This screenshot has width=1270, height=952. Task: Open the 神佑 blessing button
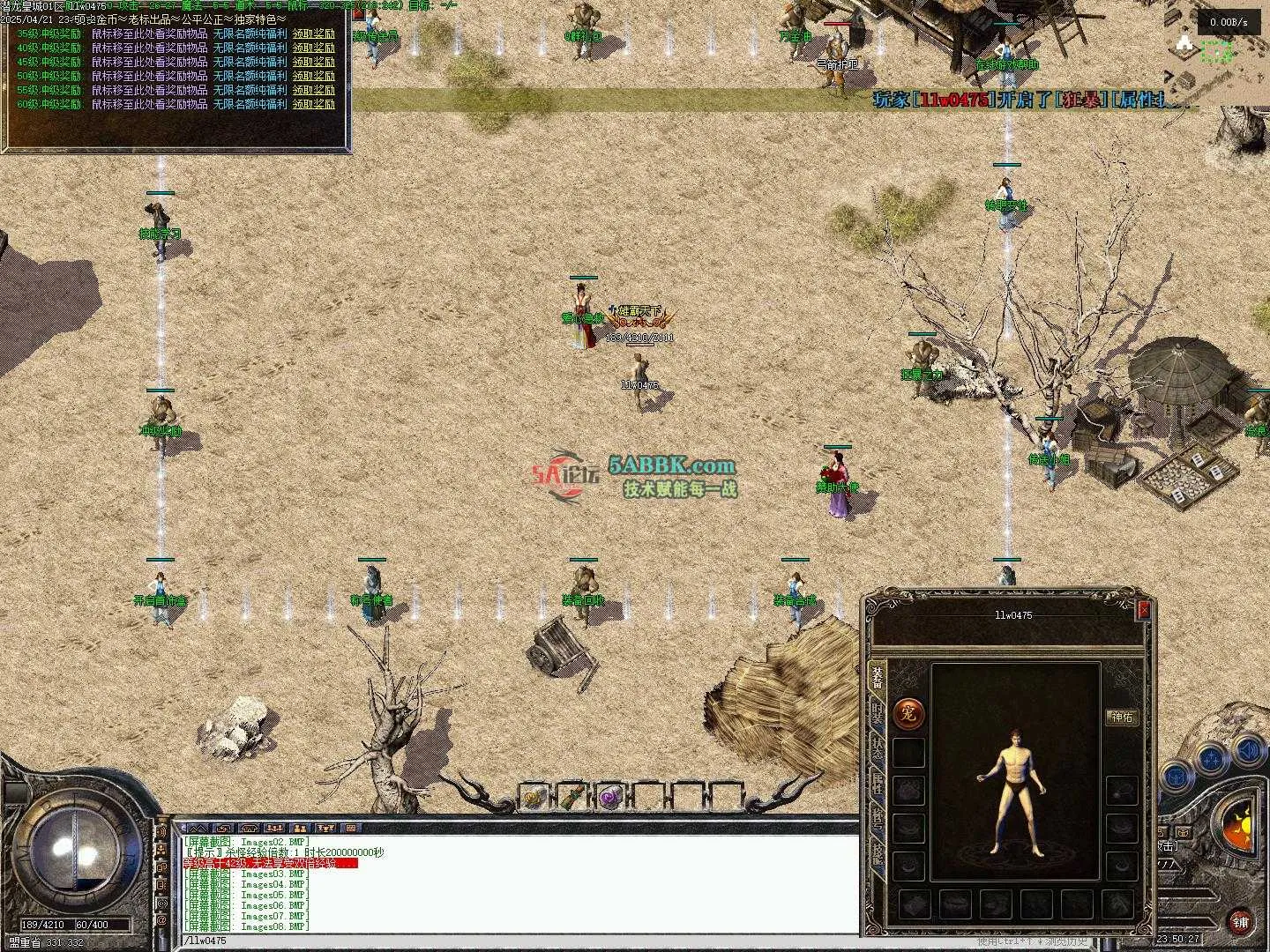(x=1121, y=718)
